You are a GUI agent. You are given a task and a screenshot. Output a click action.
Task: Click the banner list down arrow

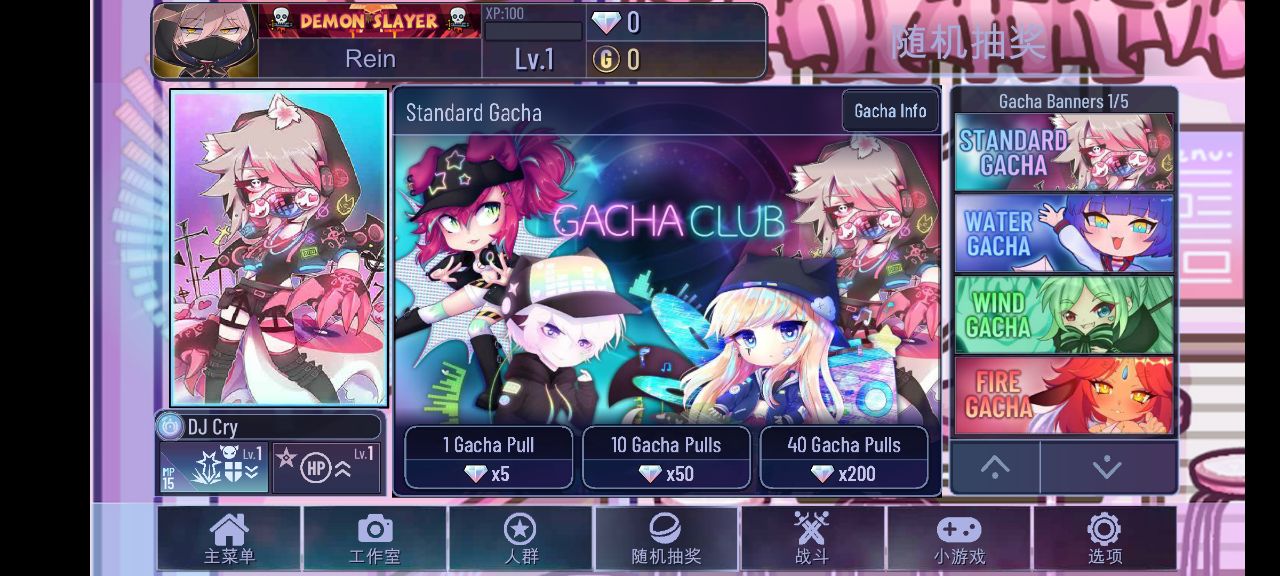[1107, 467]
